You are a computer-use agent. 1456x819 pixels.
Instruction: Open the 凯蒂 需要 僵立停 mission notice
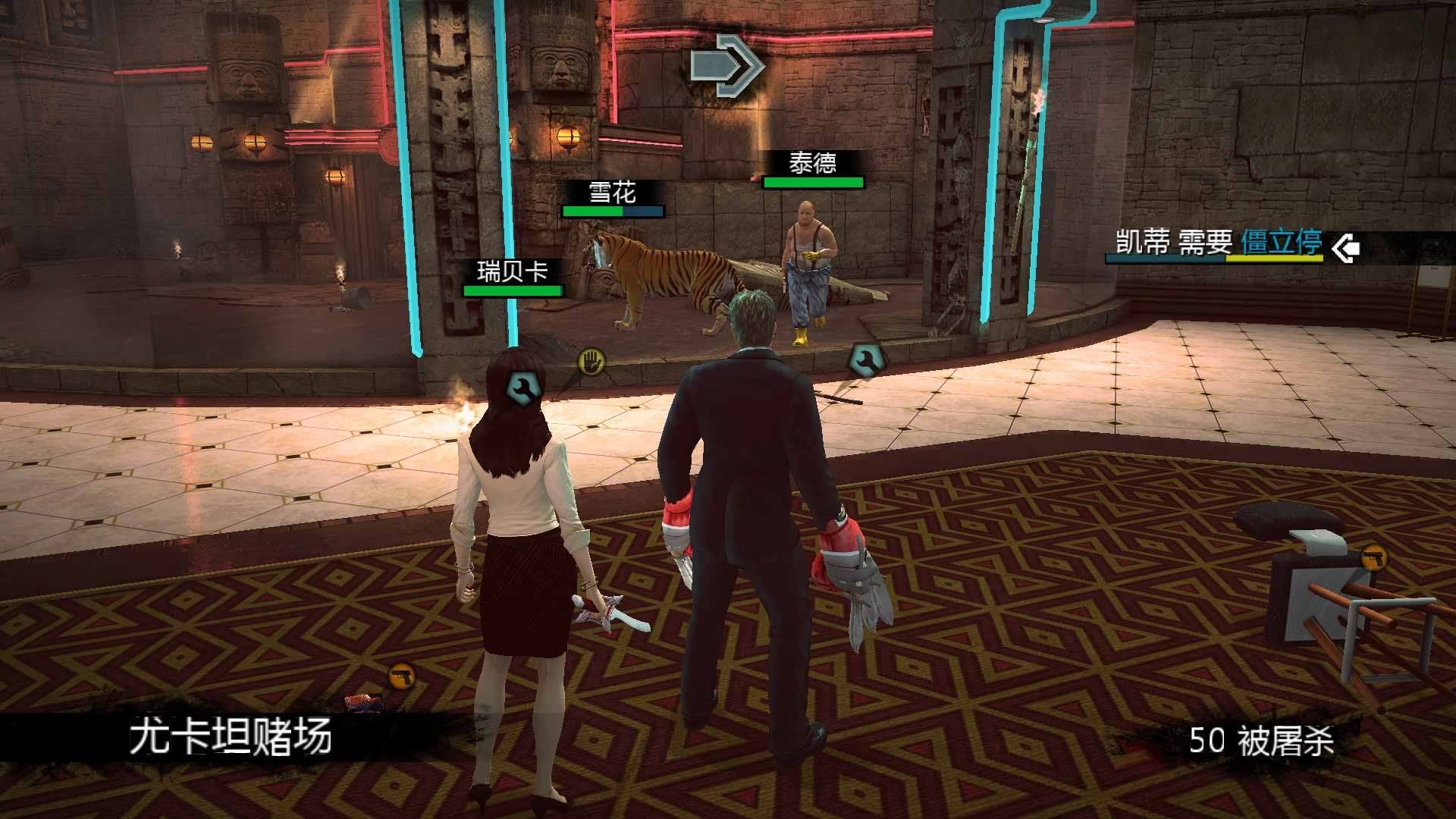click(x=1218, y=244)
